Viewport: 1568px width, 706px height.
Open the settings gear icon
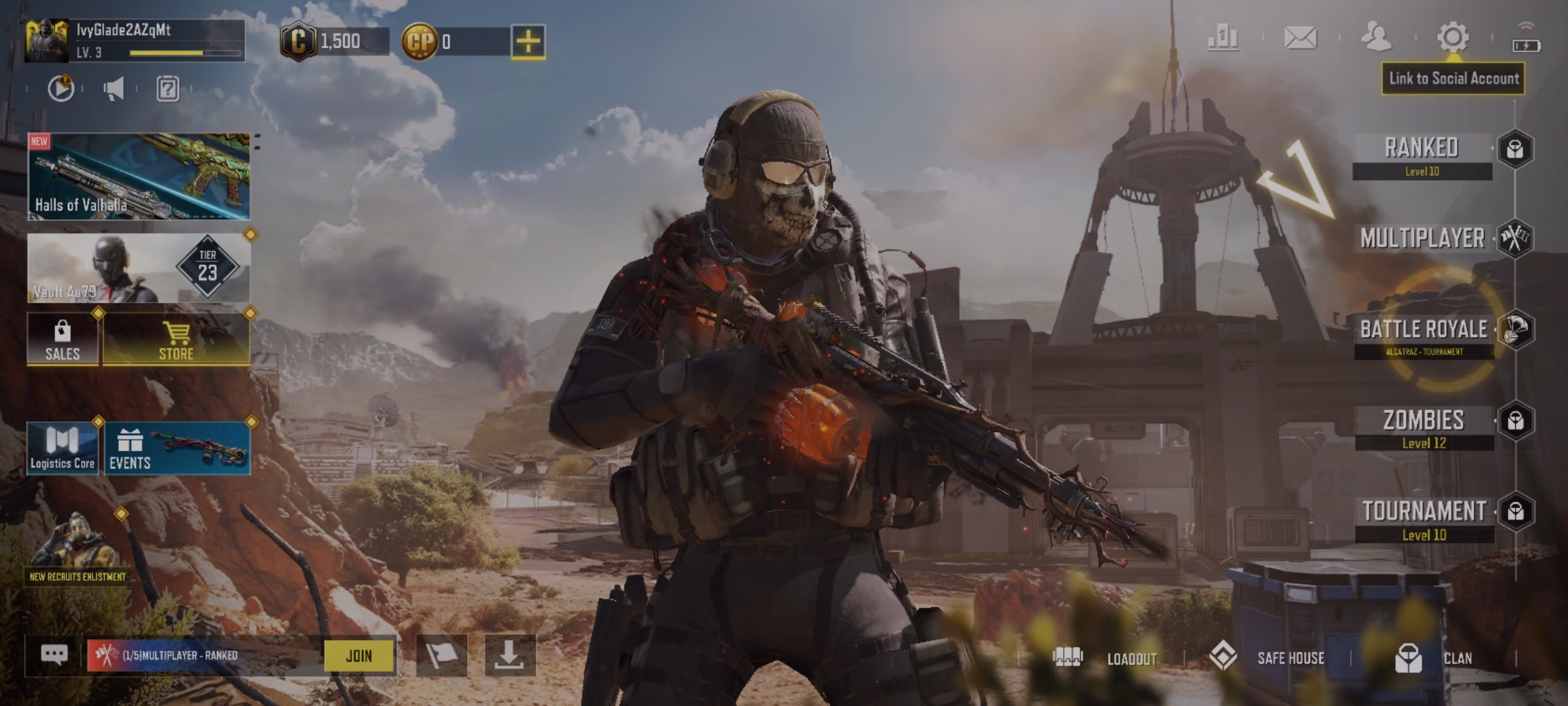1452,37
